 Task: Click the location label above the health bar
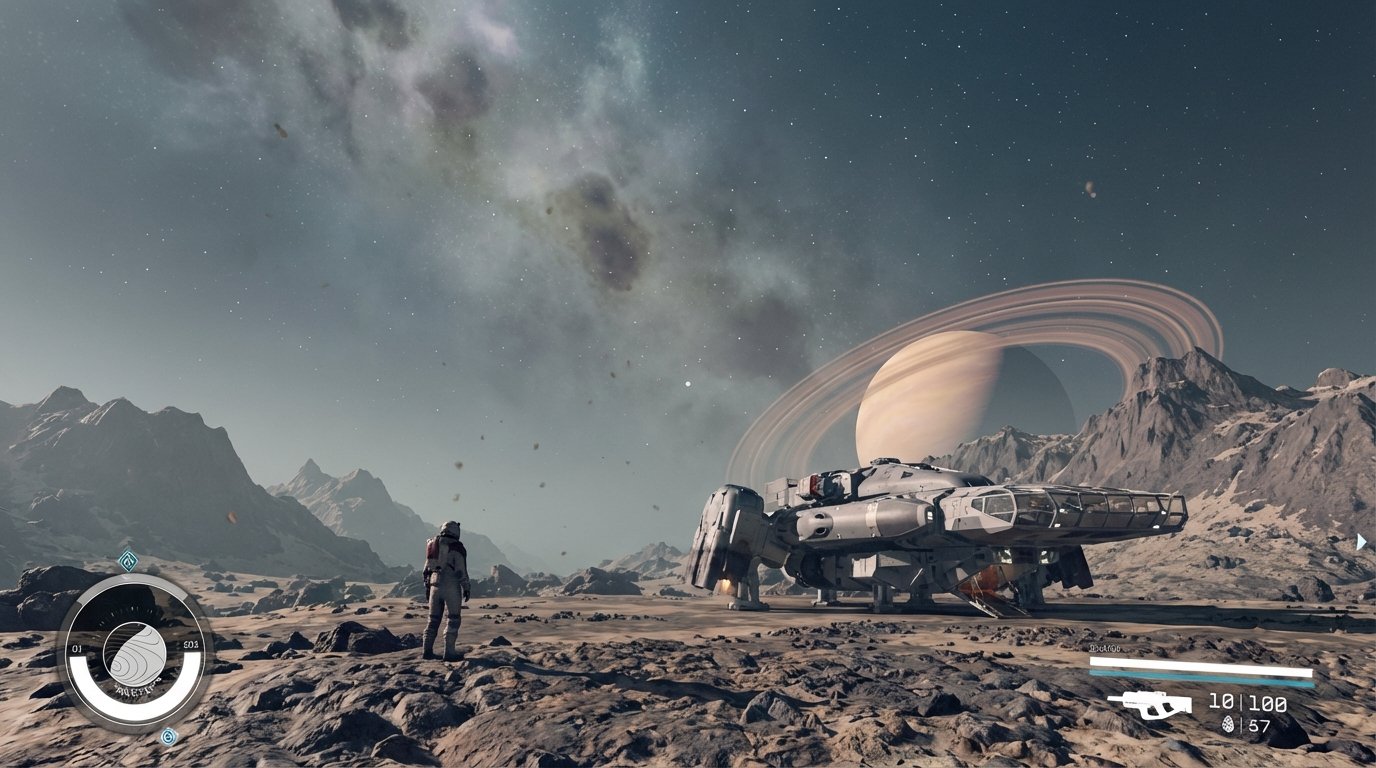coord(1105,648)
